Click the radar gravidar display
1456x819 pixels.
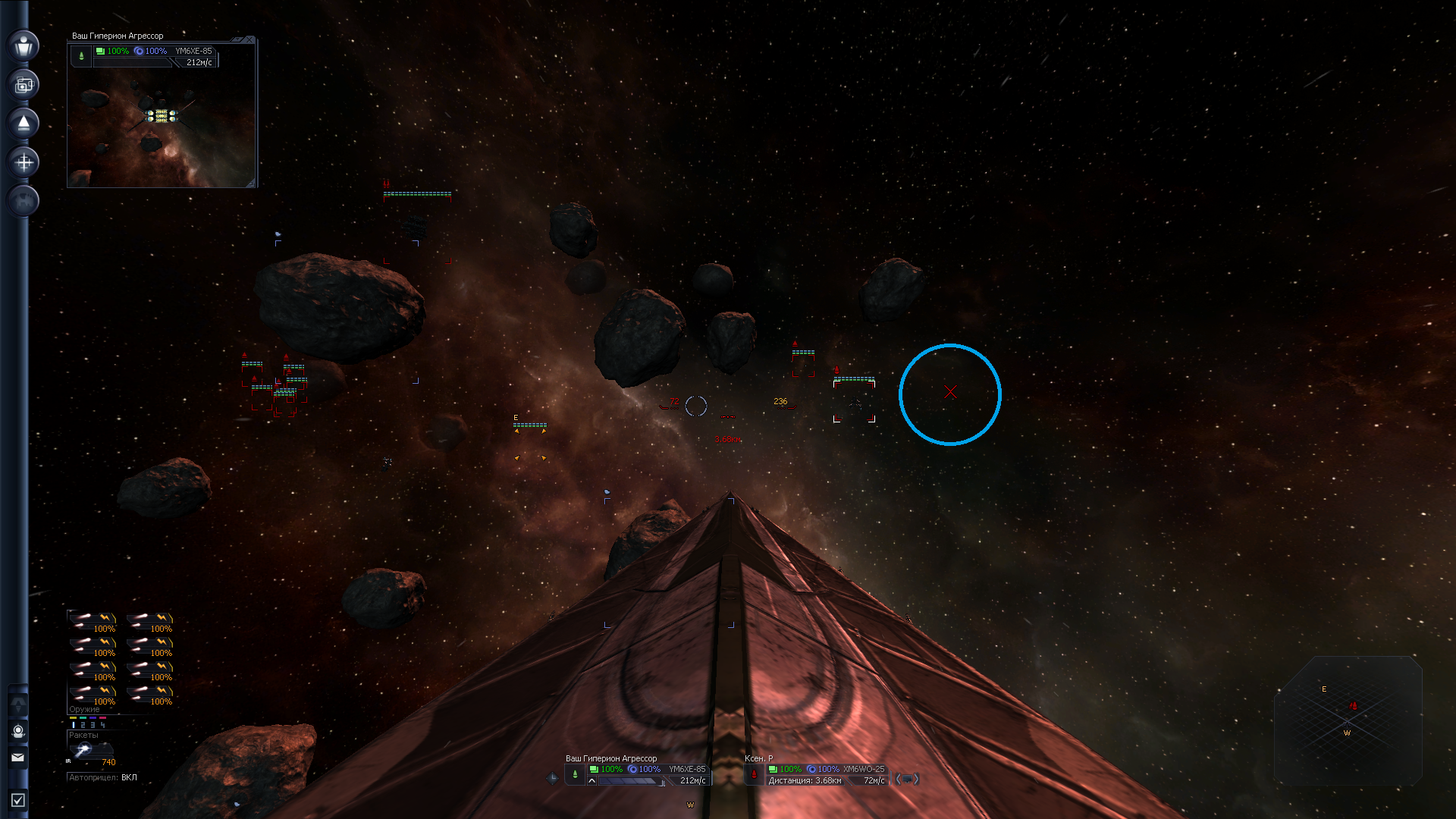click(x=1348, y=720)
